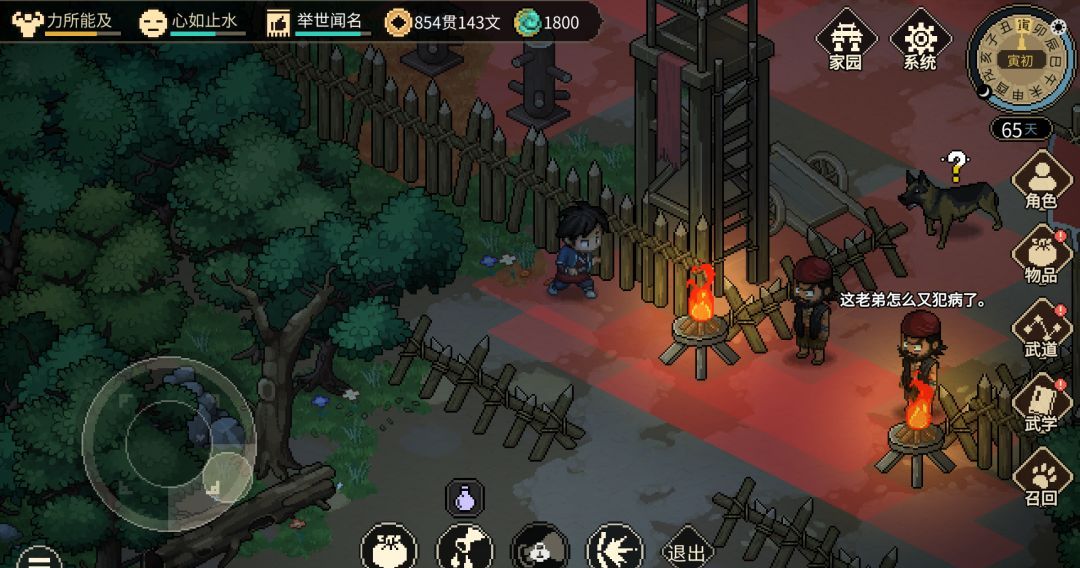Tap the pouch bag action icon

[389, 549]
